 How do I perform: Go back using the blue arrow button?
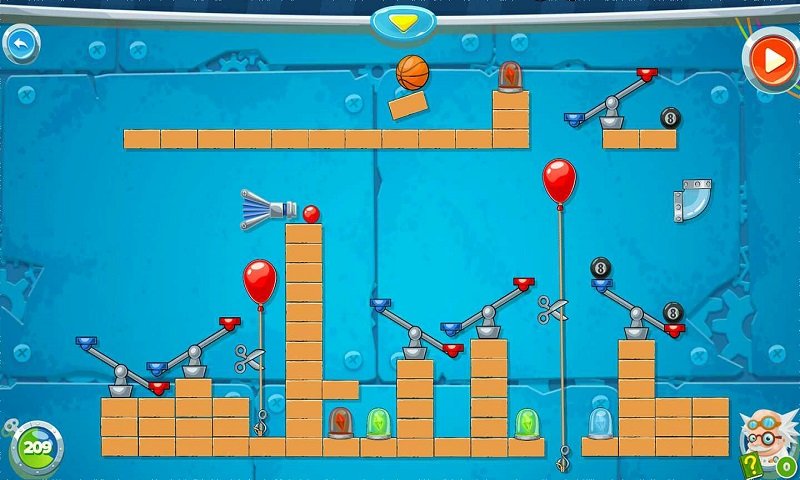click(20, 42)
